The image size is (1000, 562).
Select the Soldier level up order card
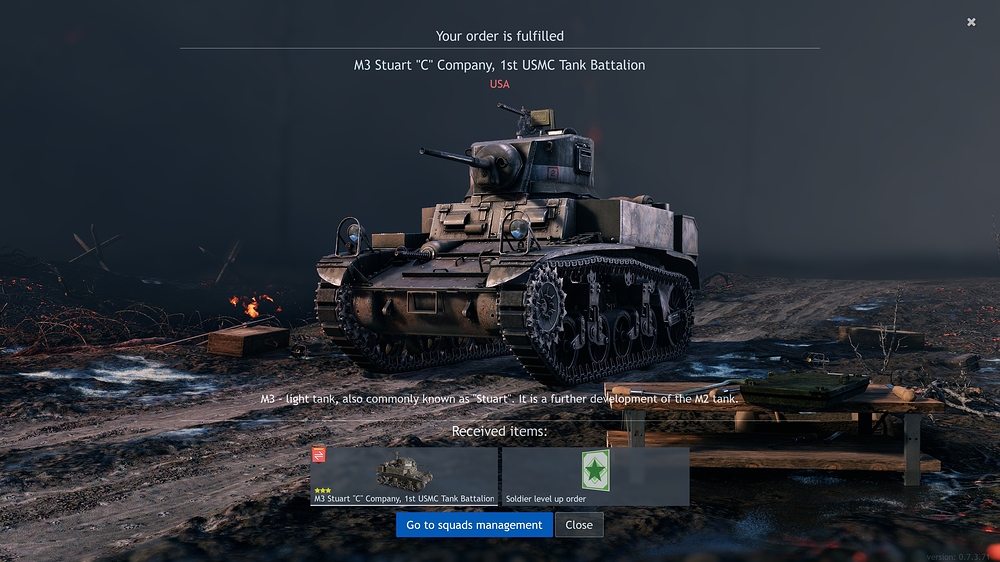point(595,476)
